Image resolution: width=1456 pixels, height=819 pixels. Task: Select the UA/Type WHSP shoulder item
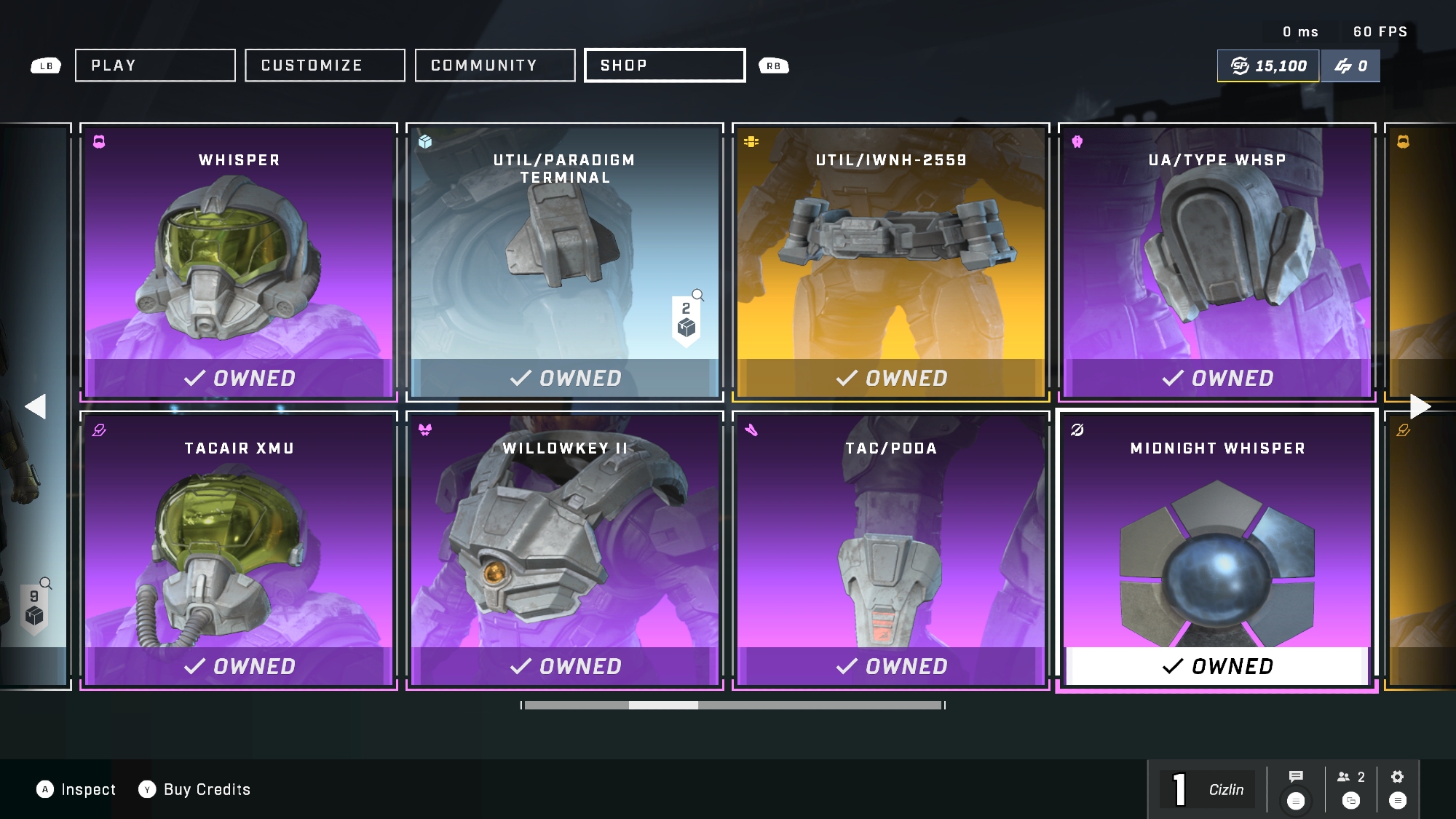1217,262
